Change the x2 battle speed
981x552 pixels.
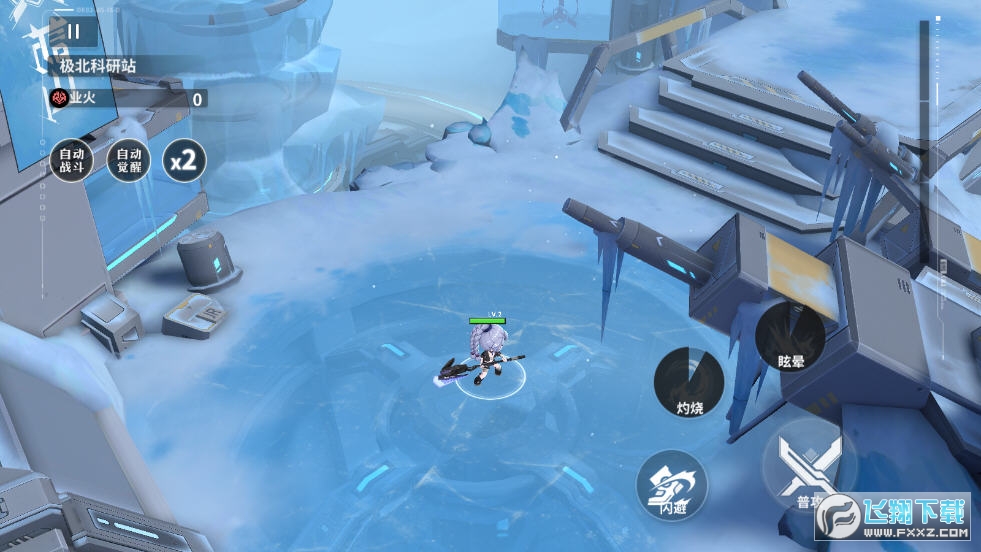(185, 160)
